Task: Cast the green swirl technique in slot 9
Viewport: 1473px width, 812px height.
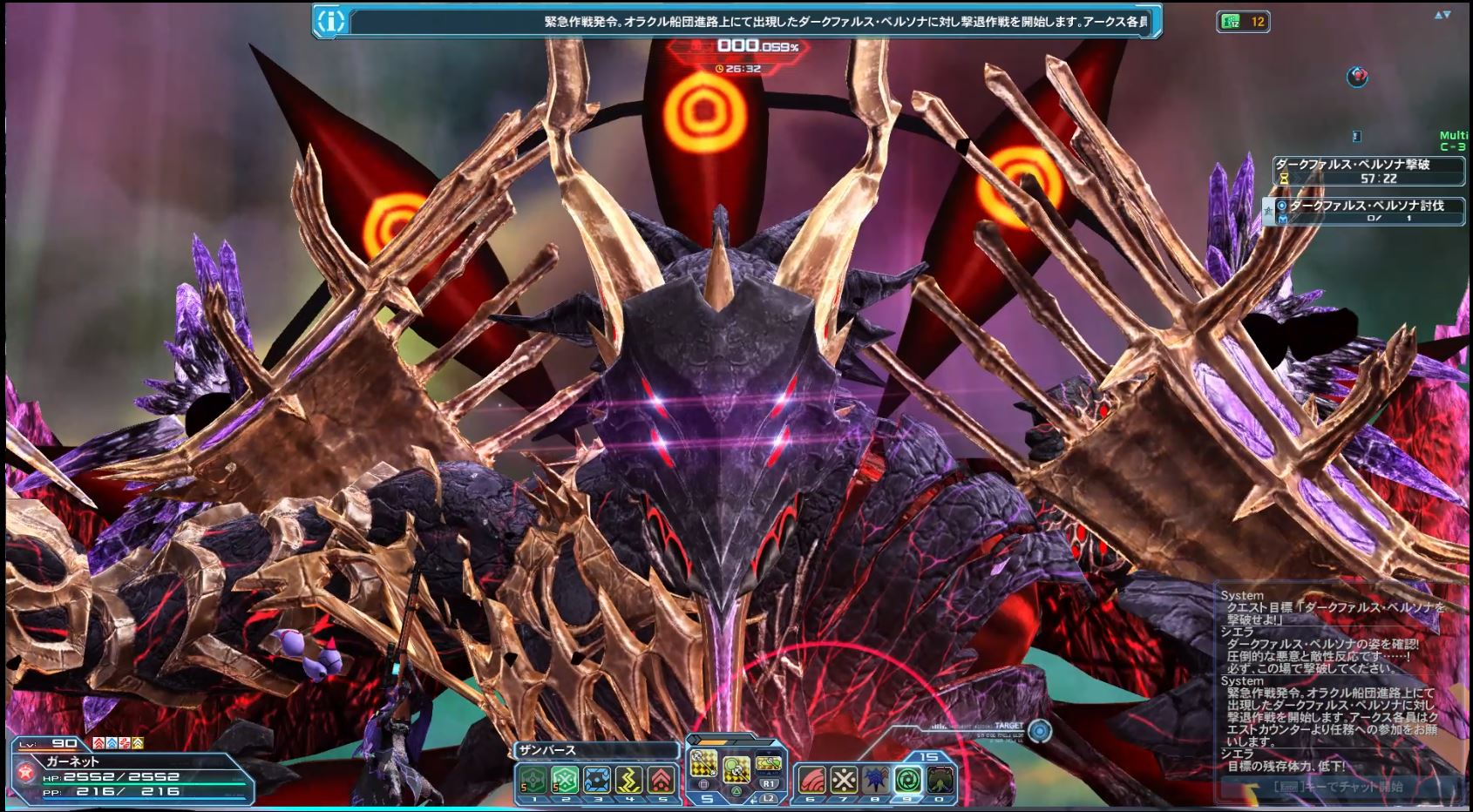Action: (x=907, y=778)
